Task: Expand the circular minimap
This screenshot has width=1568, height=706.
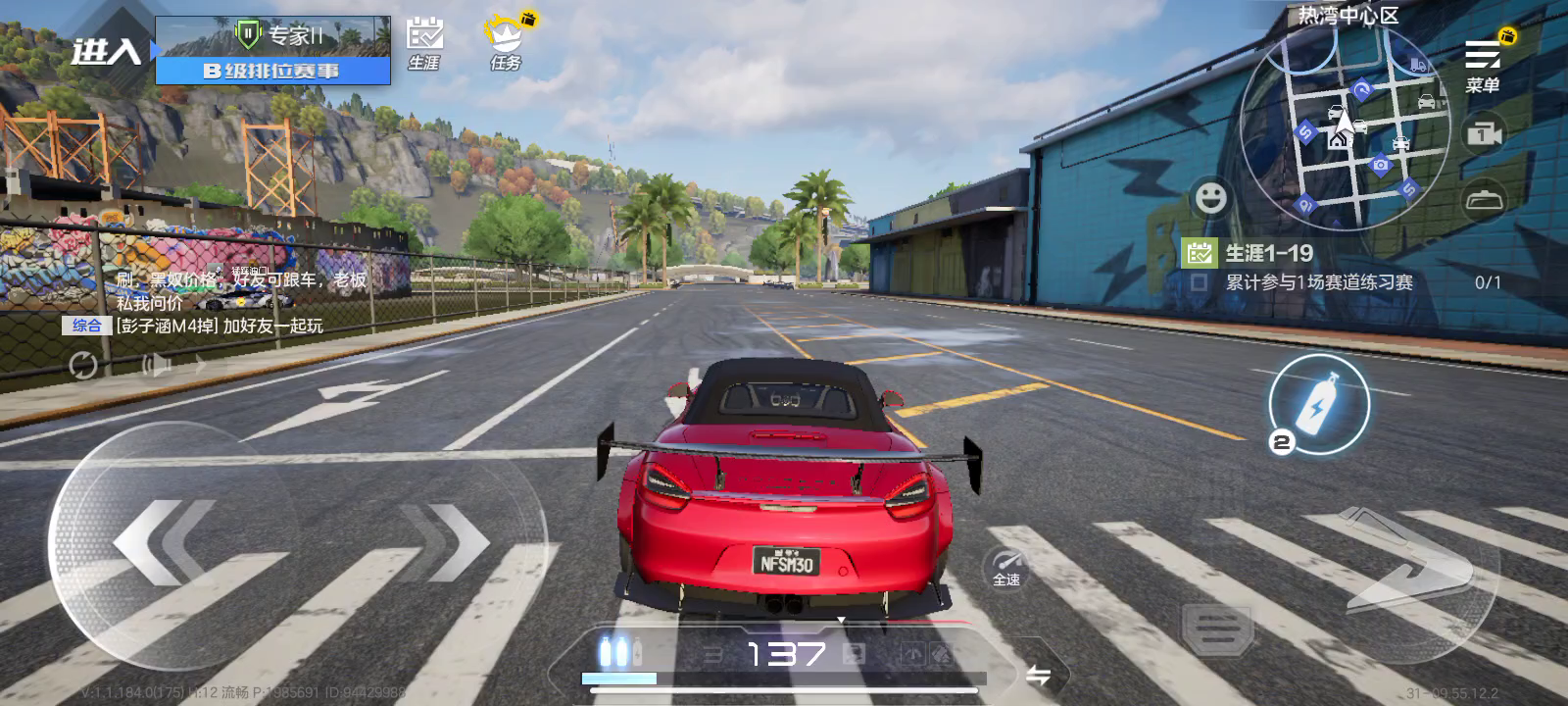Action: 1345,128
